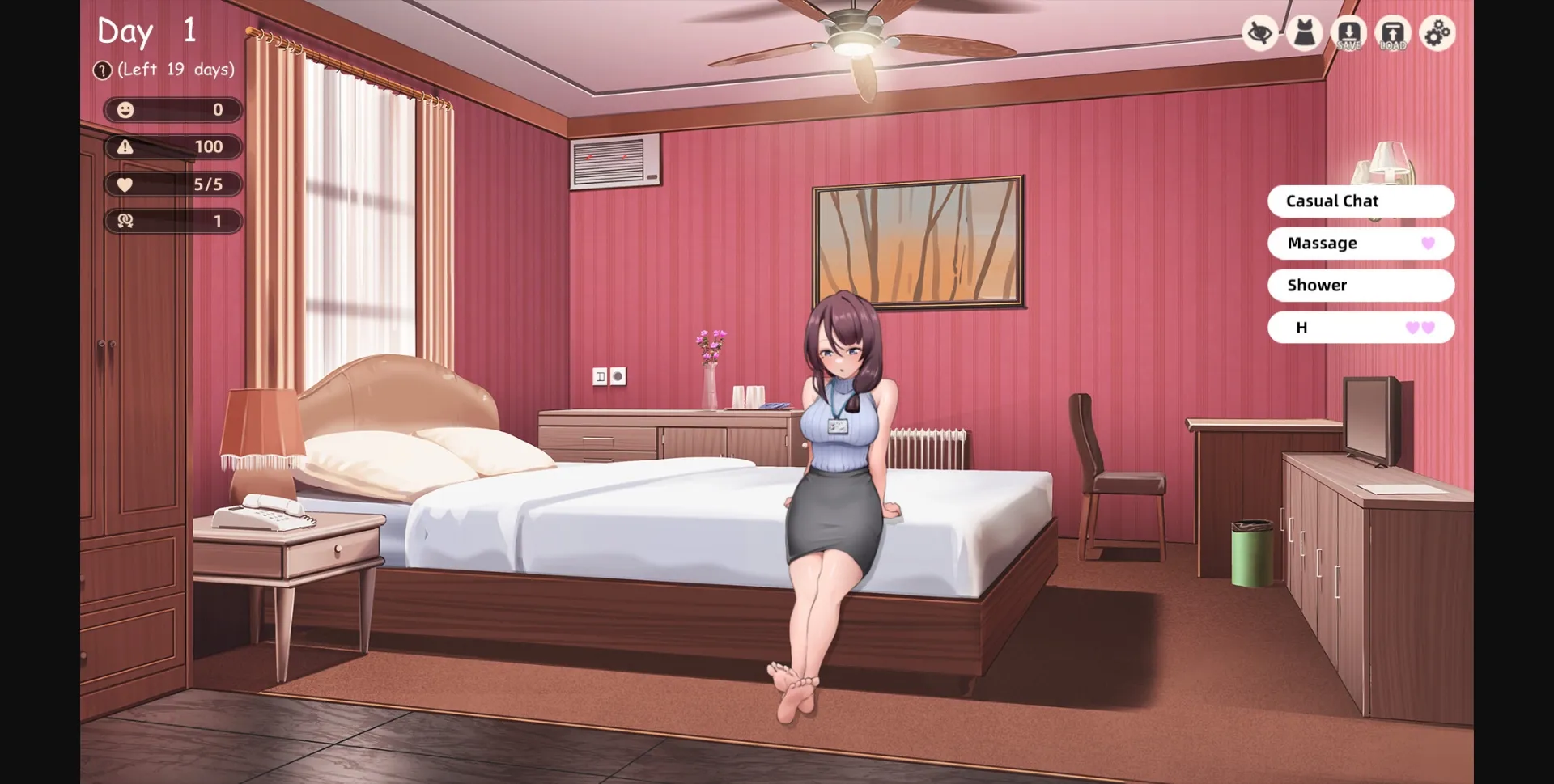1554x784 pixels.
Task: Start a Casual Chat
Action: [1361, 201]
